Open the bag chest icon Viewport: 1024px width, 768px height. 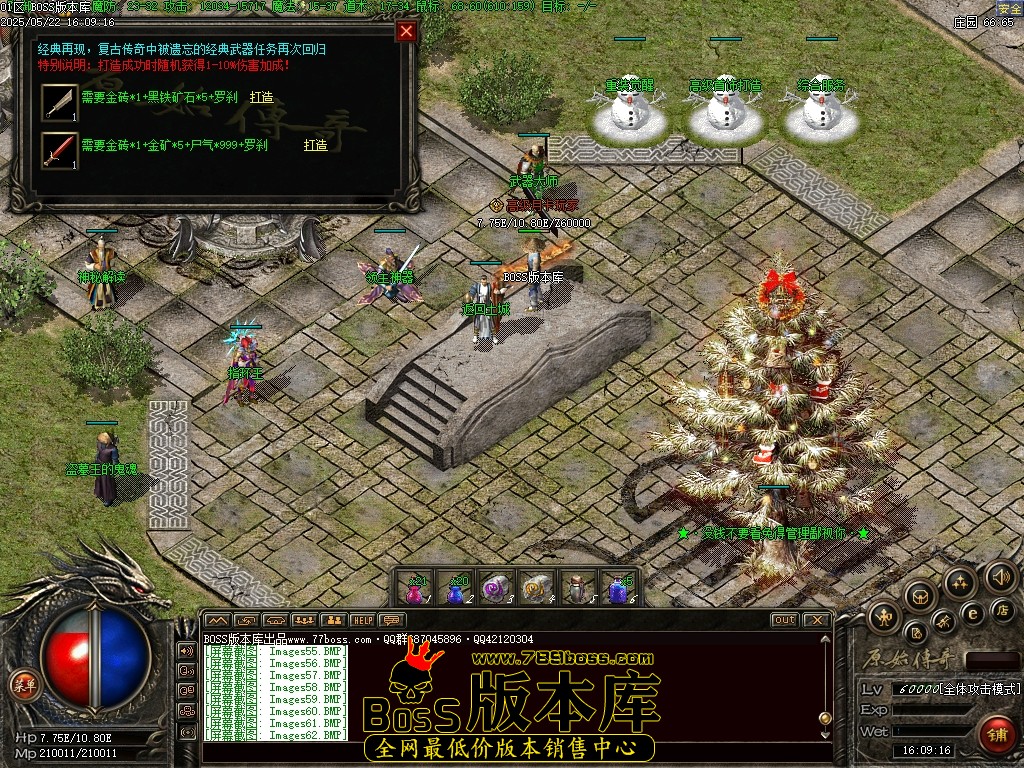(921, 596)
